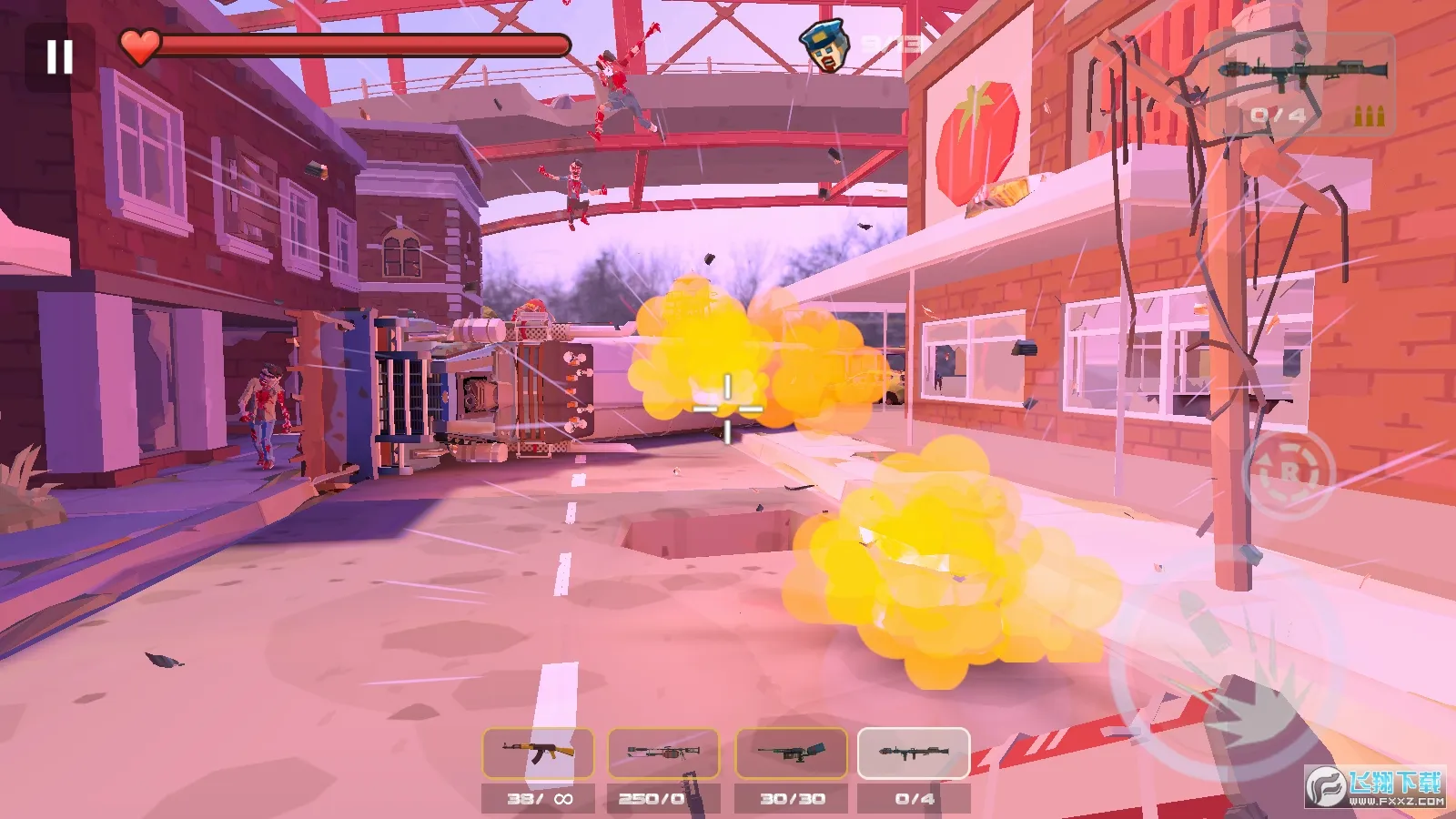Equip the 30/30 heavy machine gun slot
Screen dimensions: 1456x819
[x=791, y=753]
